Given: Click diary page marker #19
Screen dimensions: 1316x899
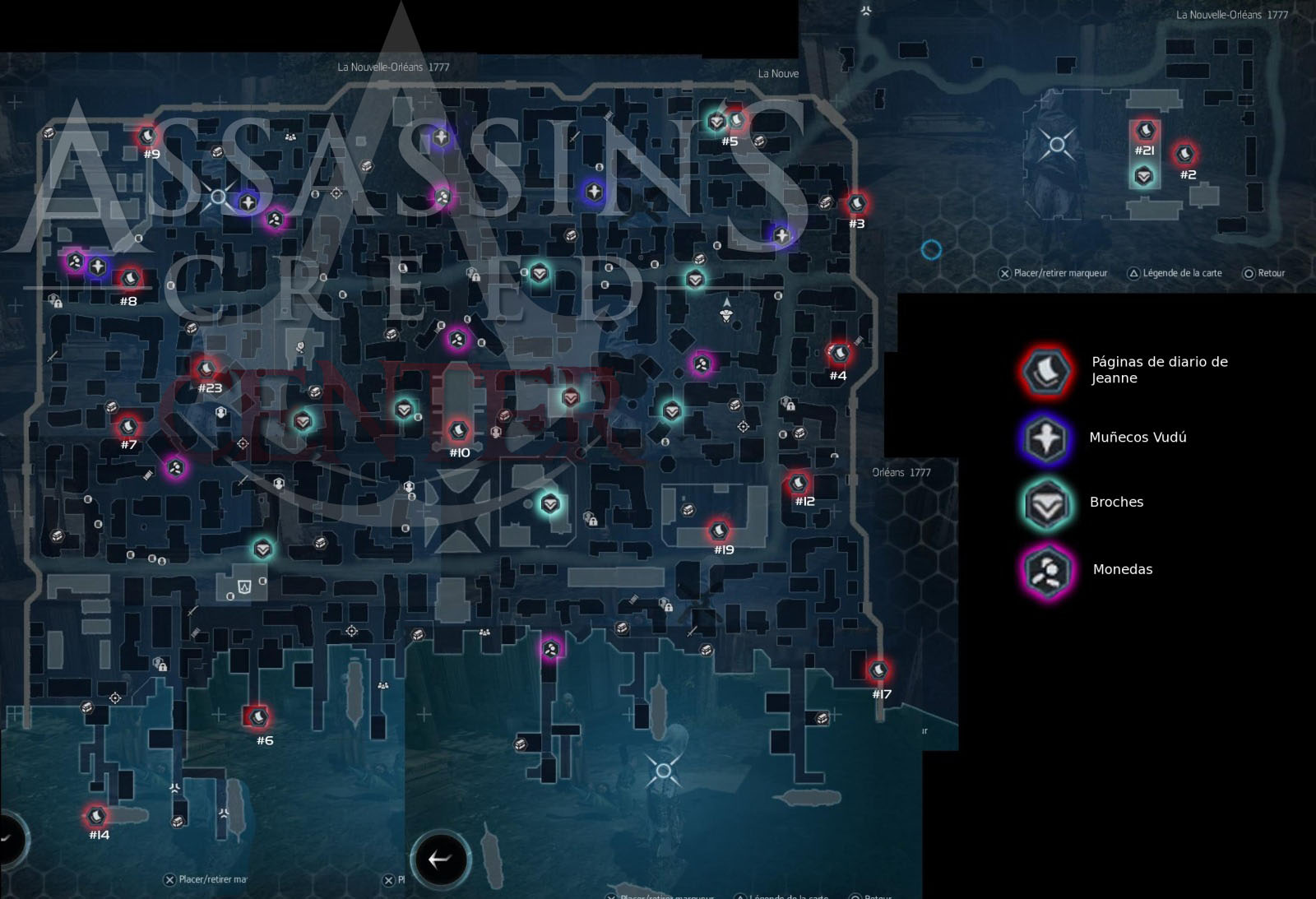Looking at the screenshot, I should tap(720, 531).
